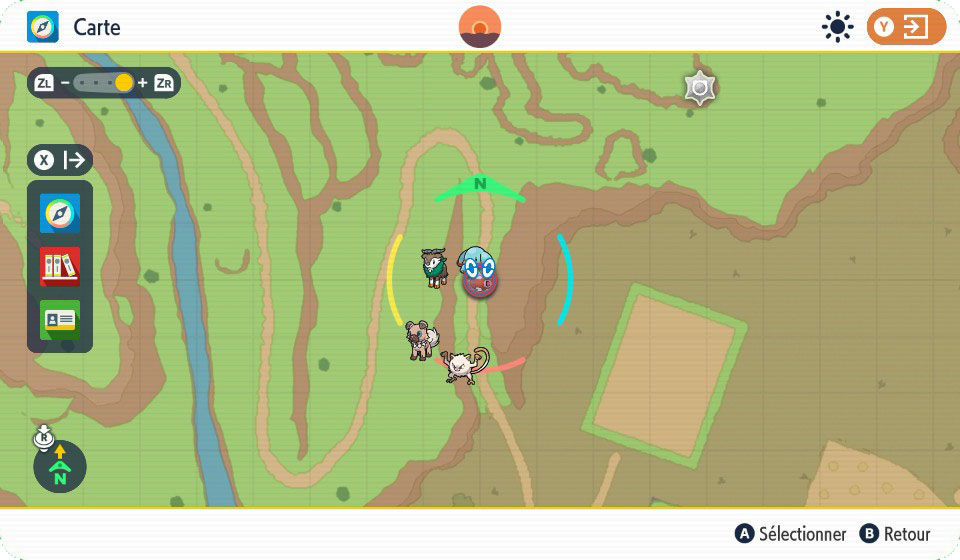Select the Skiddo marker on the map

[x=435, y=267]
